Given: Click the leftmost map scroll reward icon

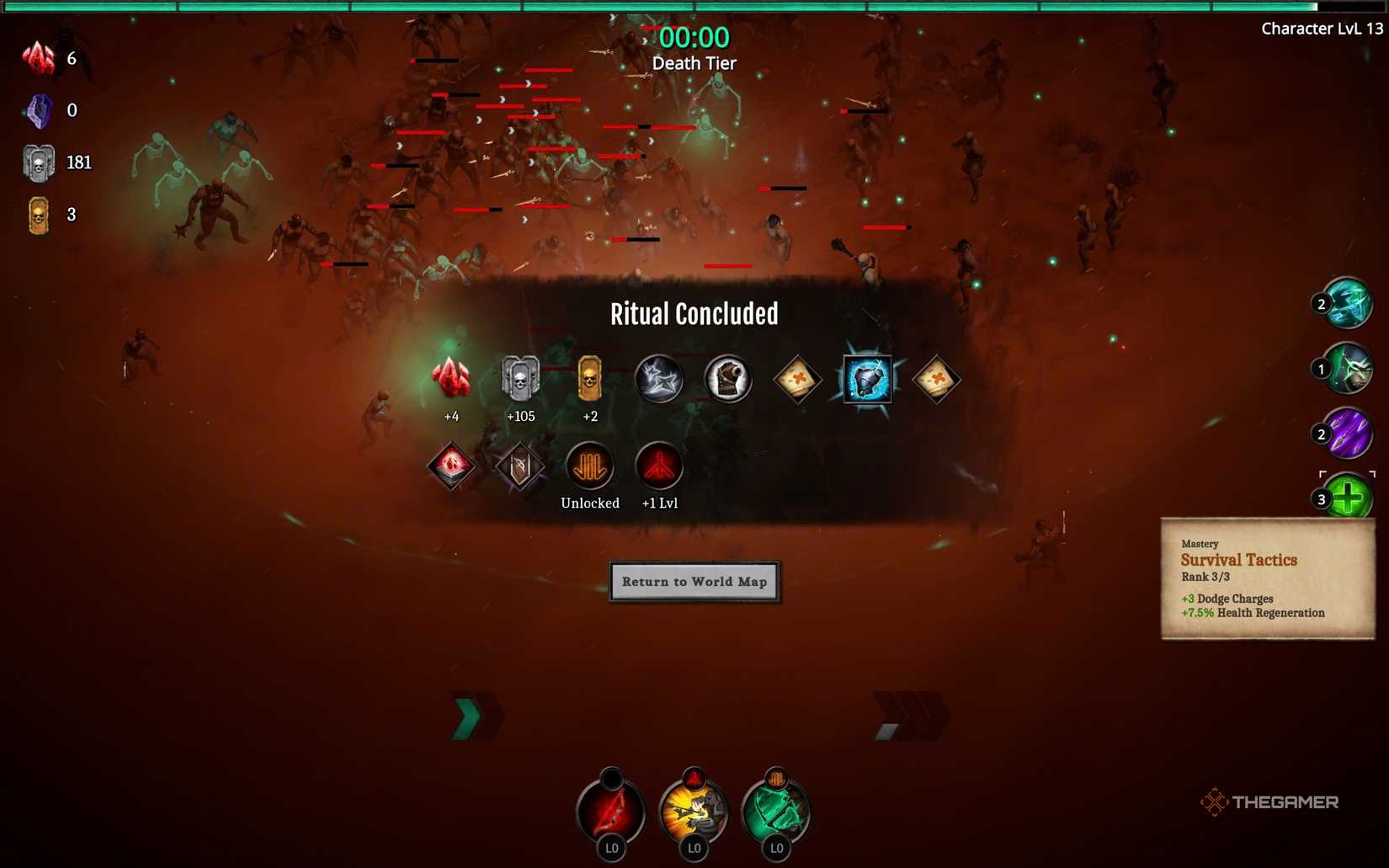Looking at the screenshot, I should [x=797, y=380].
